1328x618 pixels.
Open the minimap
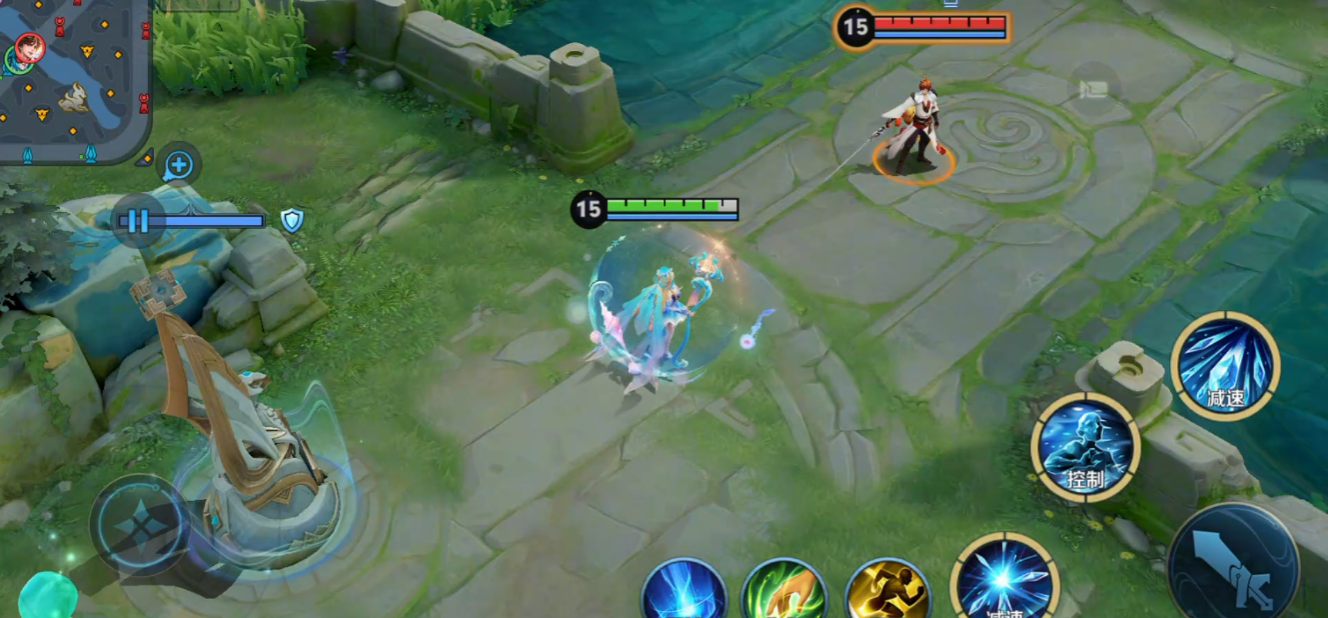(75, 80)
